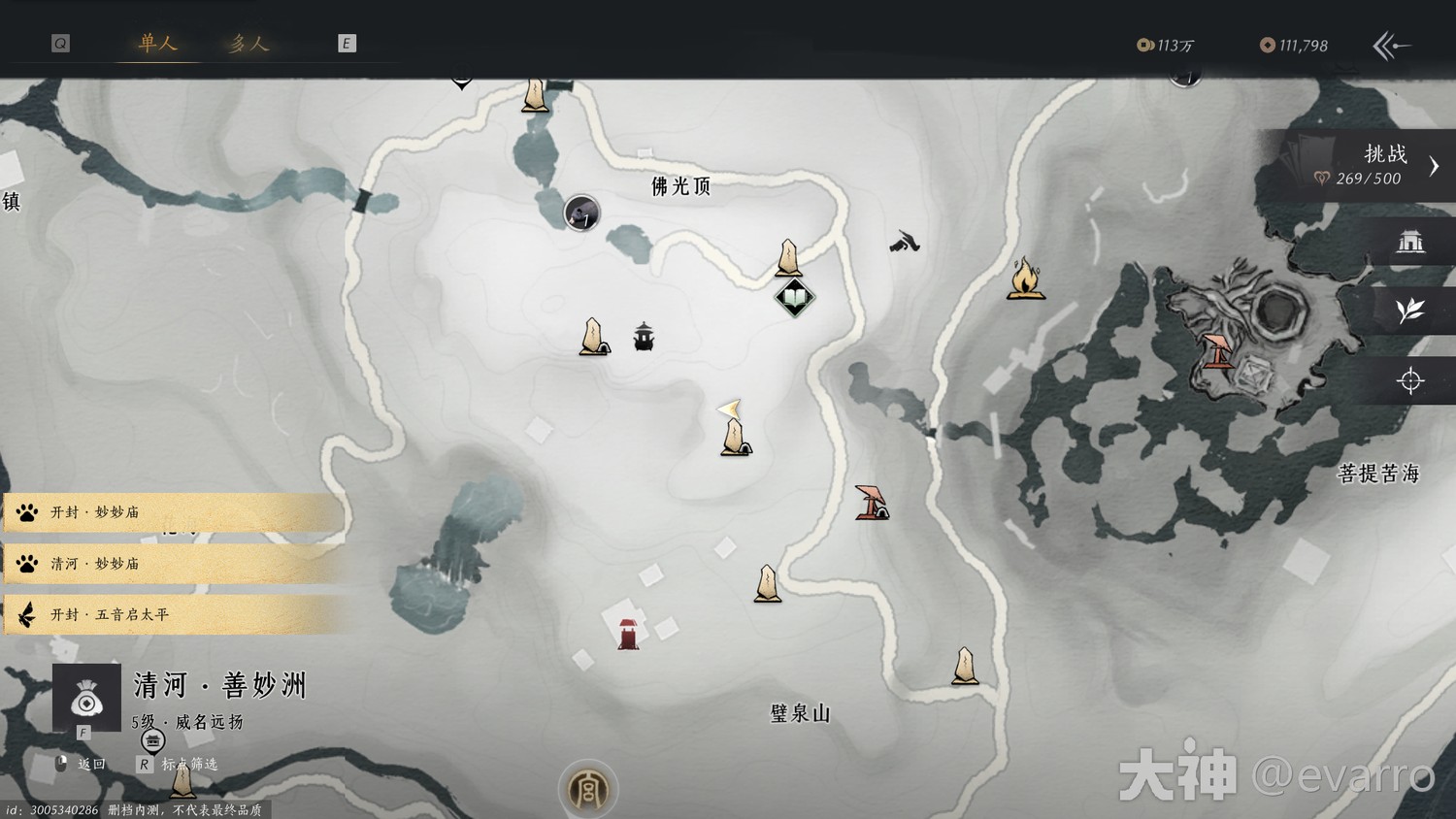Select the black pagoda lantern marker
1456x819 pixels.
click(x=644, y=336)
